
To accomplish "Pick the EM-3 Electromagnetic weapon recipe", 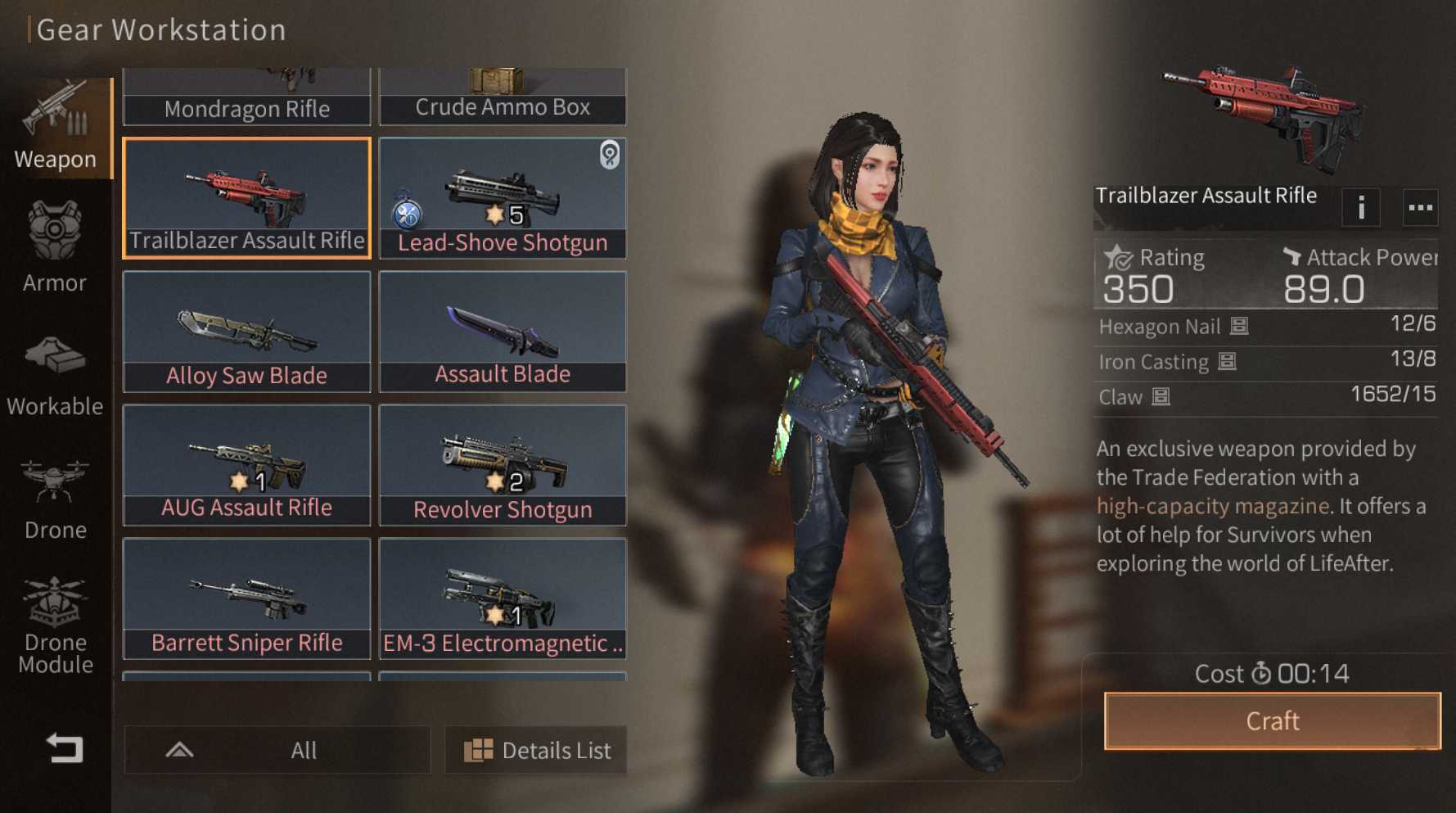I will point(503,598).
